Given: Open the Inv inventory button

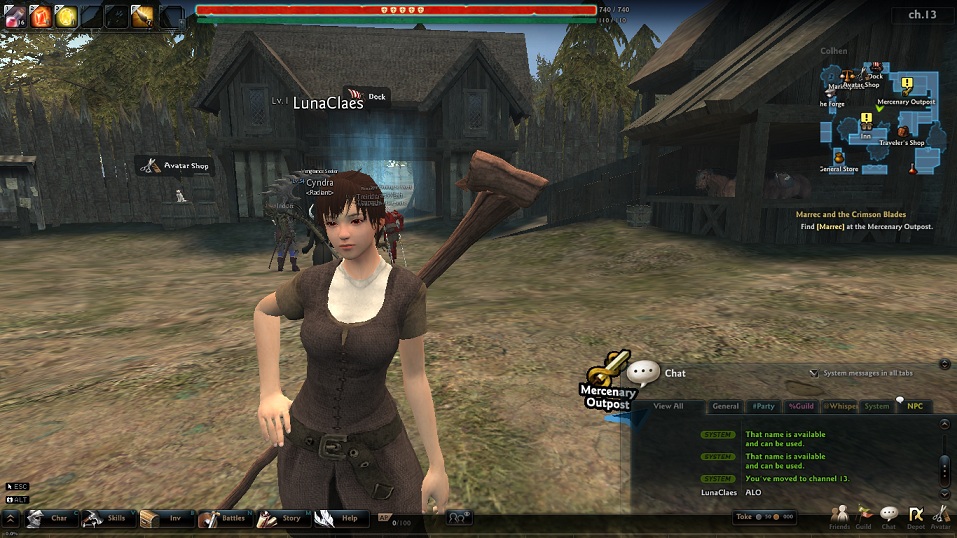Looking at the screenshot, I should click(165, 518).
